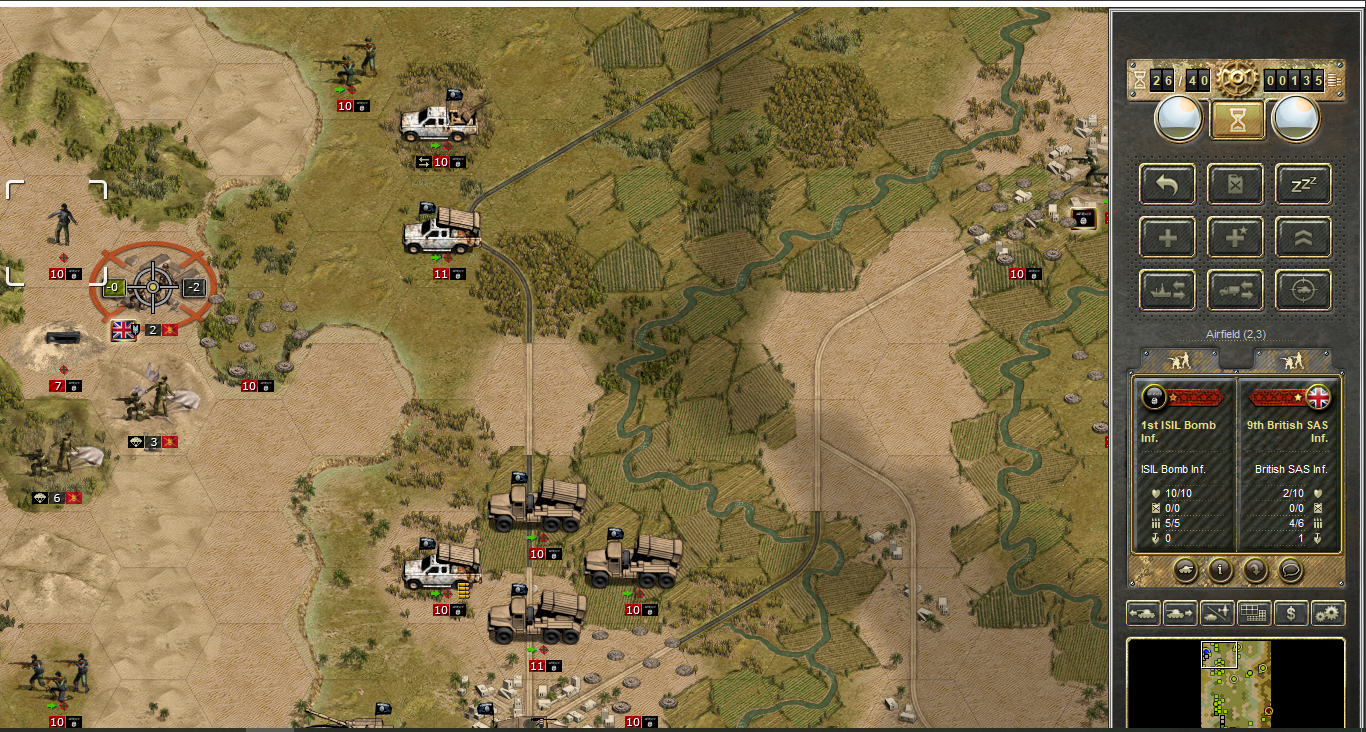Click the plain plus replacements button
The width and height of the screenshot is (1366, 732).
pyautogui.click(x=1168, y=237)
